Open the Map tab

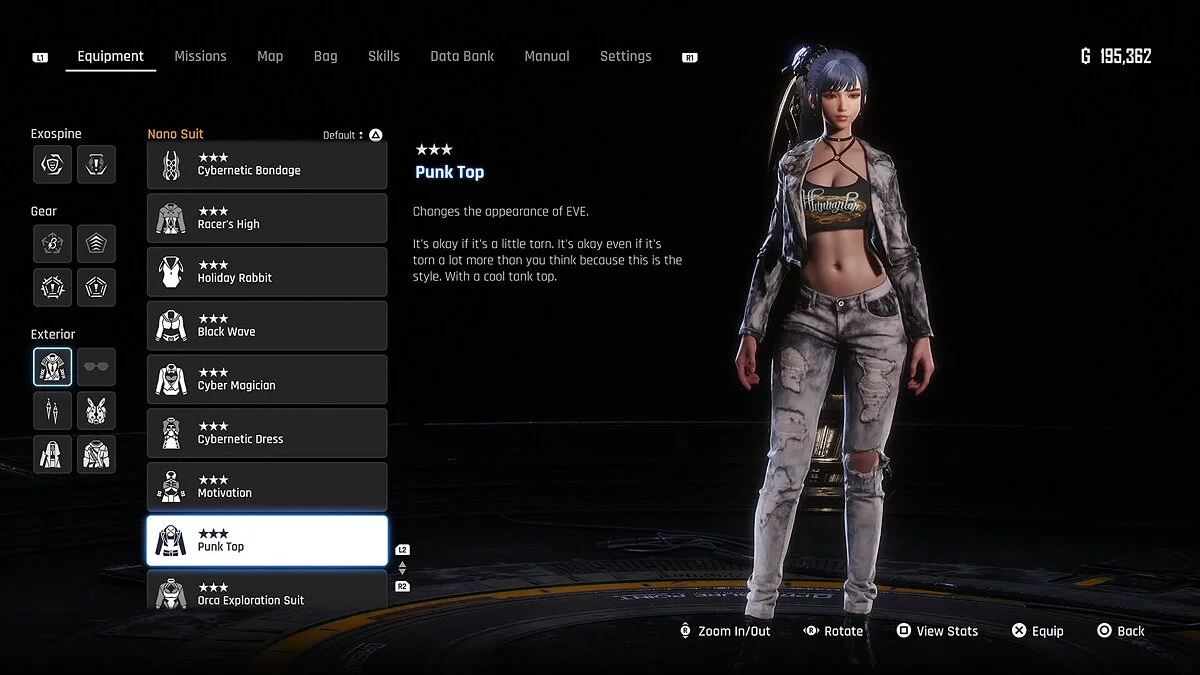(x=270, y=56)
